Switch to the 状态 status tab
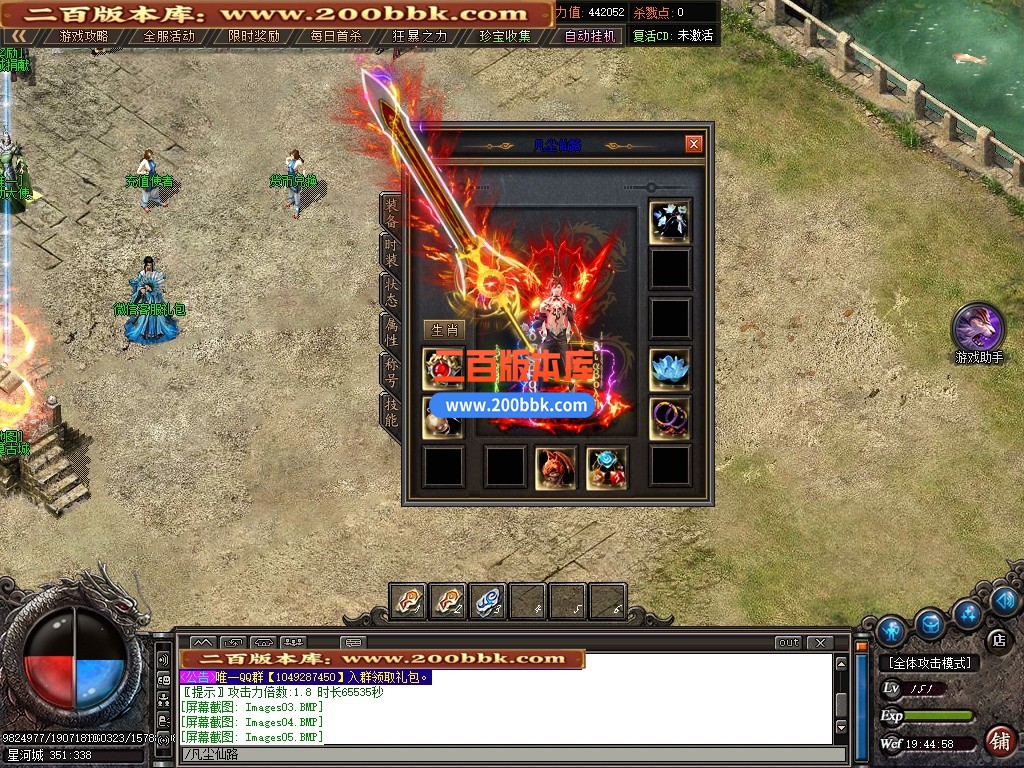1024x768 pixels. coord(391,291)
